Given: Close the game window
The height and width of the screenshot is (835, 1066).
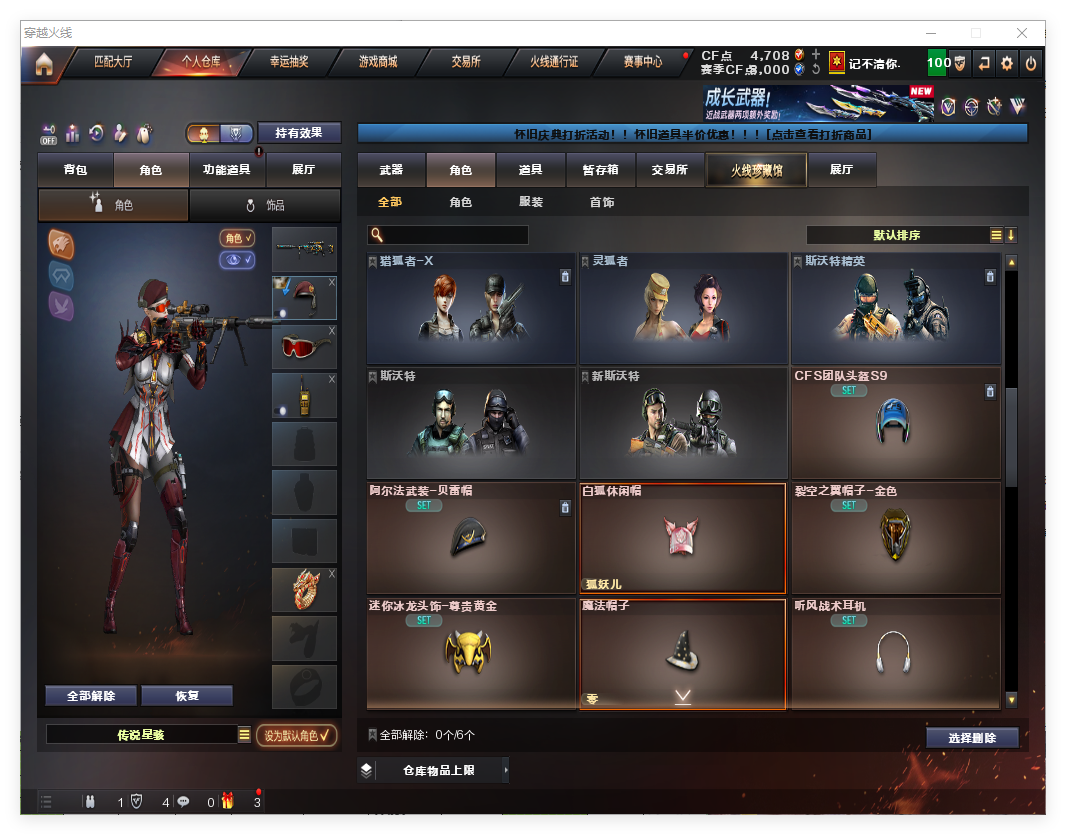Looking at the screenshot, I should coord(1022,33).
